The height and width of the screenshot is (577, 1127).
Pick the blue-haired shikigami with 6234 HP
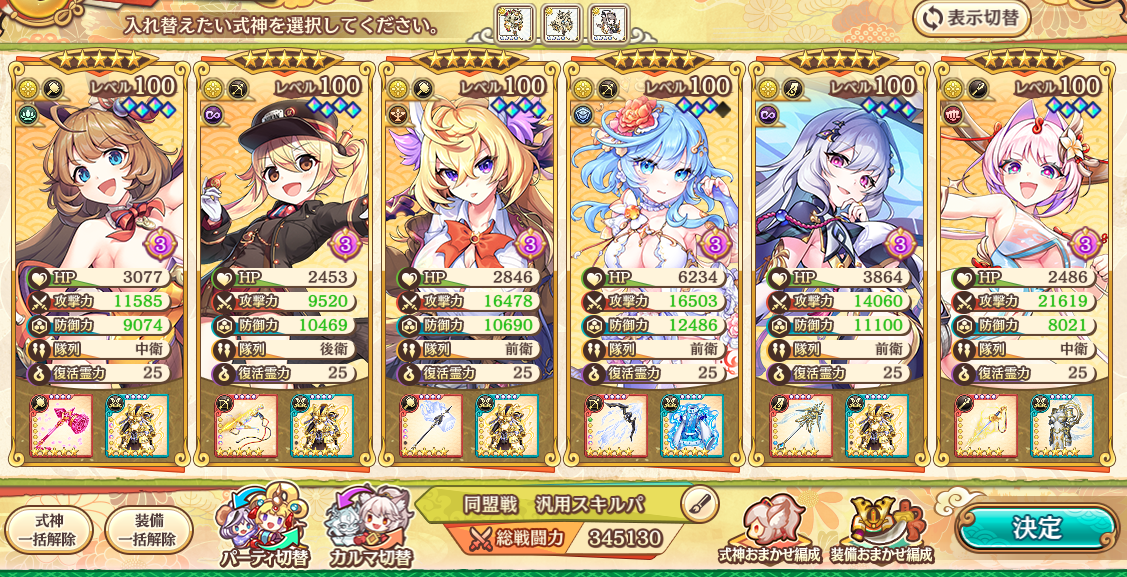pyautogui.click(x=653, y=180)
